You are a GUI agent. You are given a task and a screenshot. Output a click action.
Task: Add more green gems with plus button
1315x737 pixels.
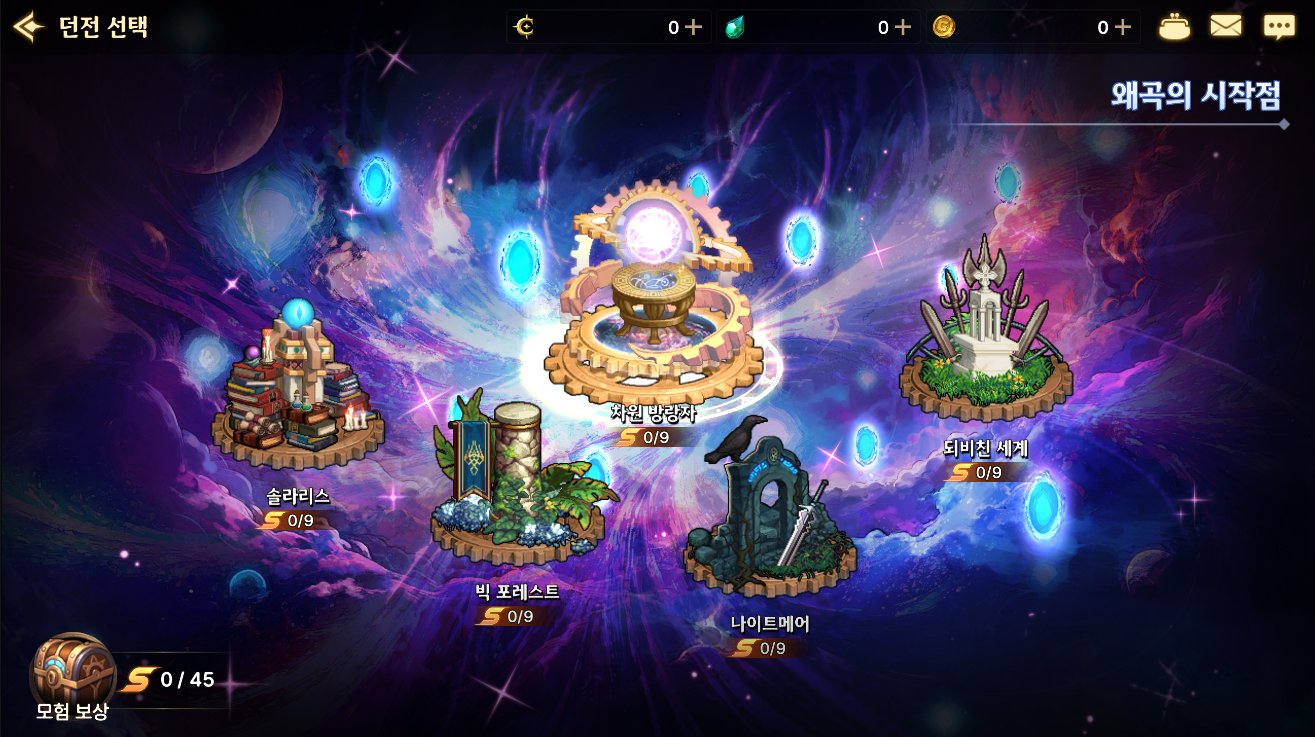[x=902, y=27]
